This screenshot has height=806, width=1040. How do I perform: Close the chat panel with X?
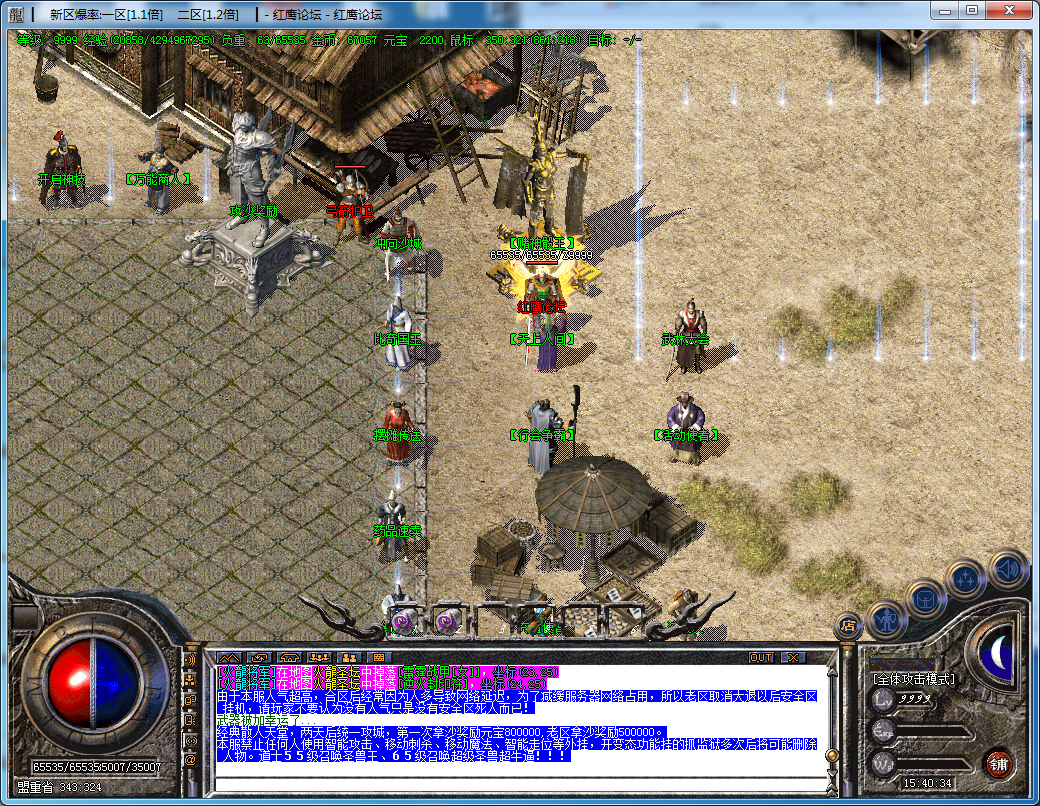(792, 657)
